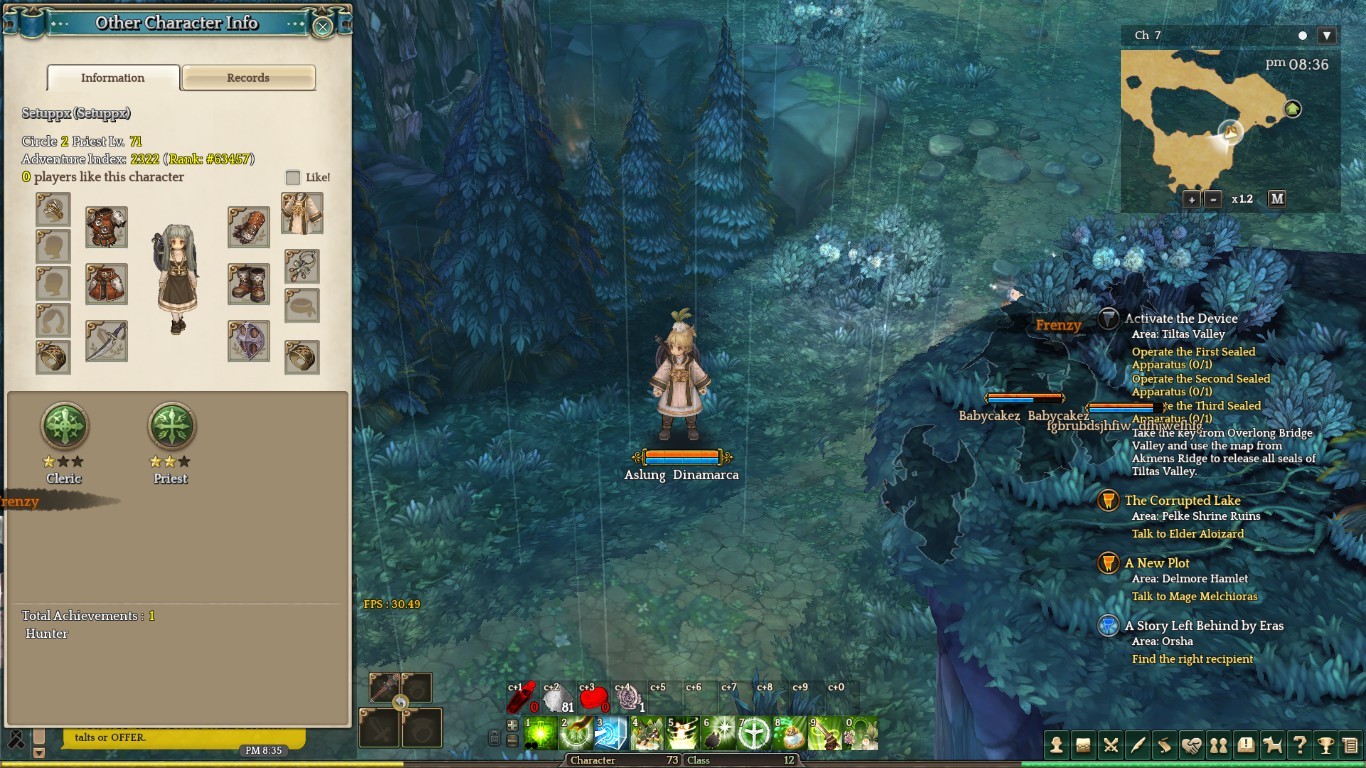Open the companion pet menu icon
The image size is (1366, 768).
click(1273, 745)
